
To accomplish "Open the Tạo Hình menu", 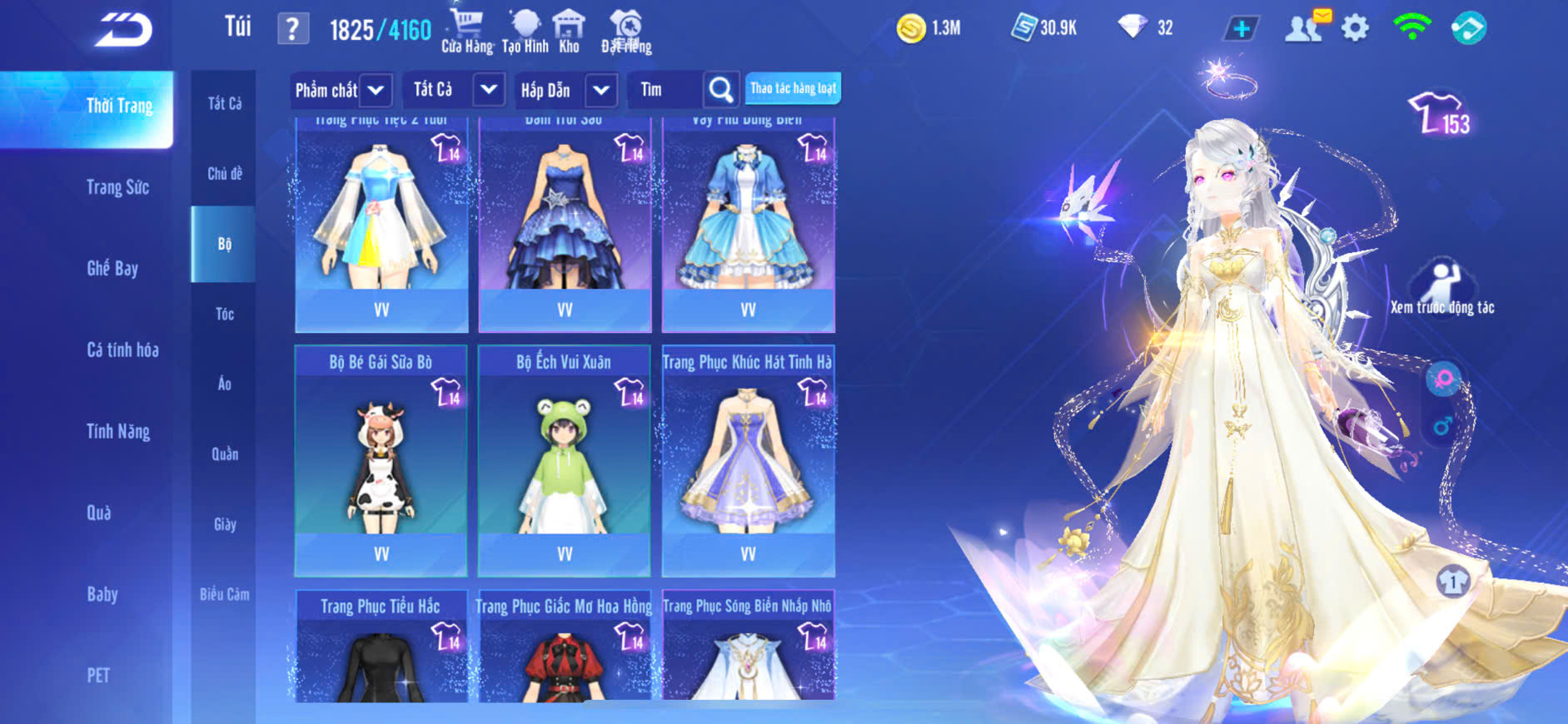I will pyautogui.click(x=525, y=32).
